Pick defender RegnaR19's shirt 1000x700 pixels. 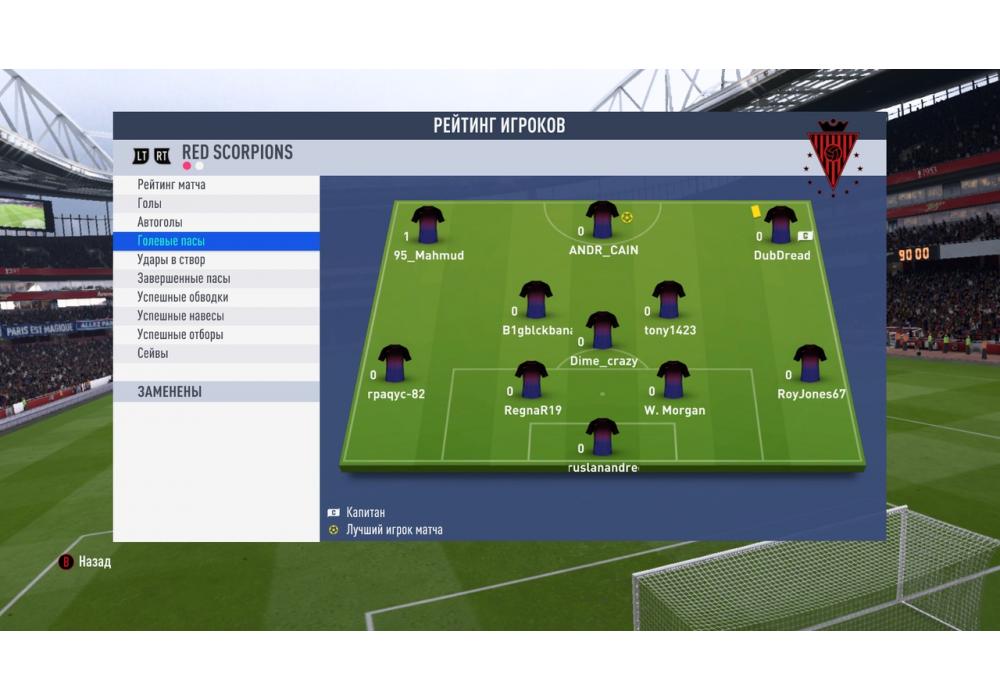click(x=531, y=380)
